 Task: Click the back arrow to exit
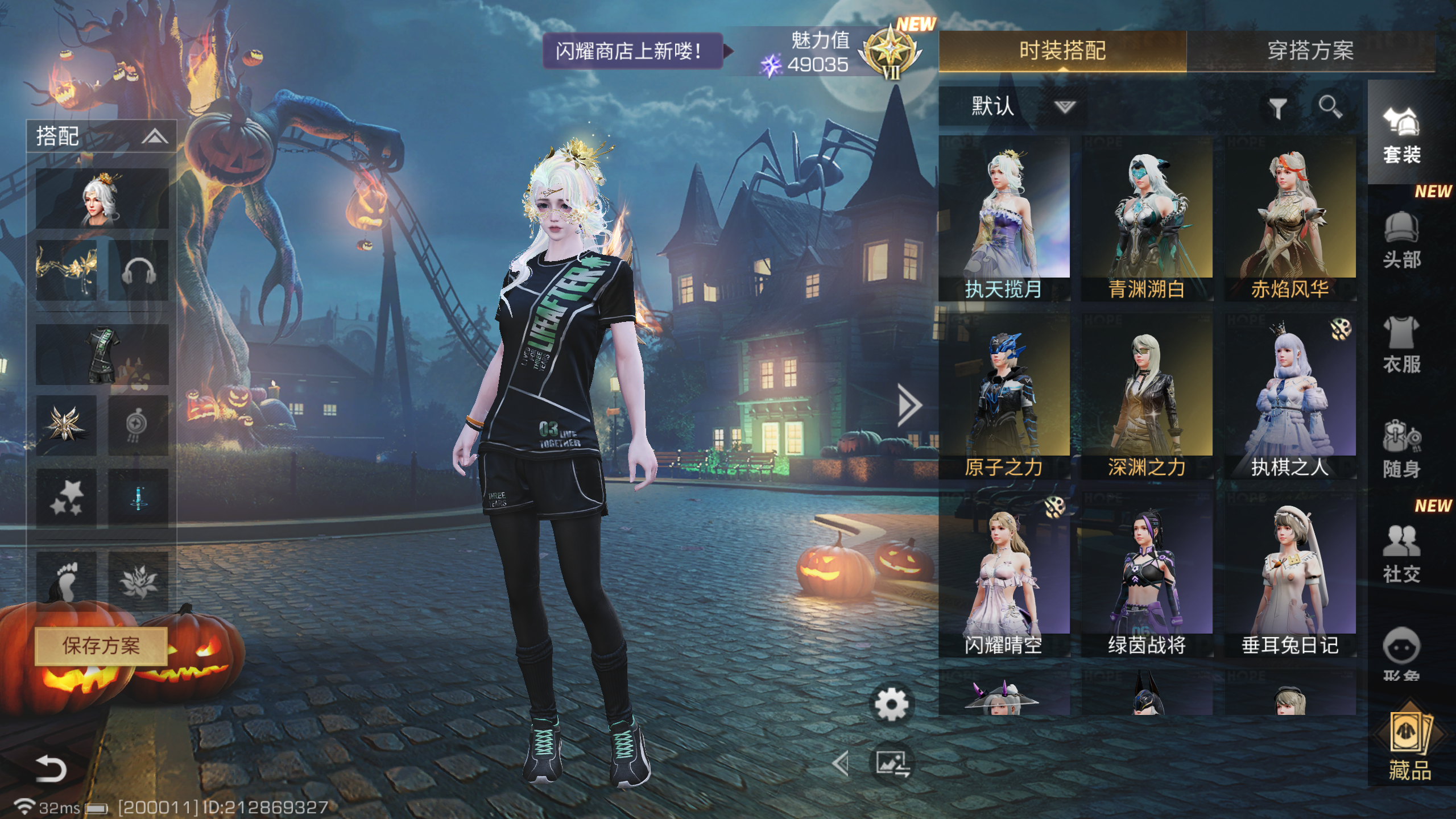(x=51, y=768)
